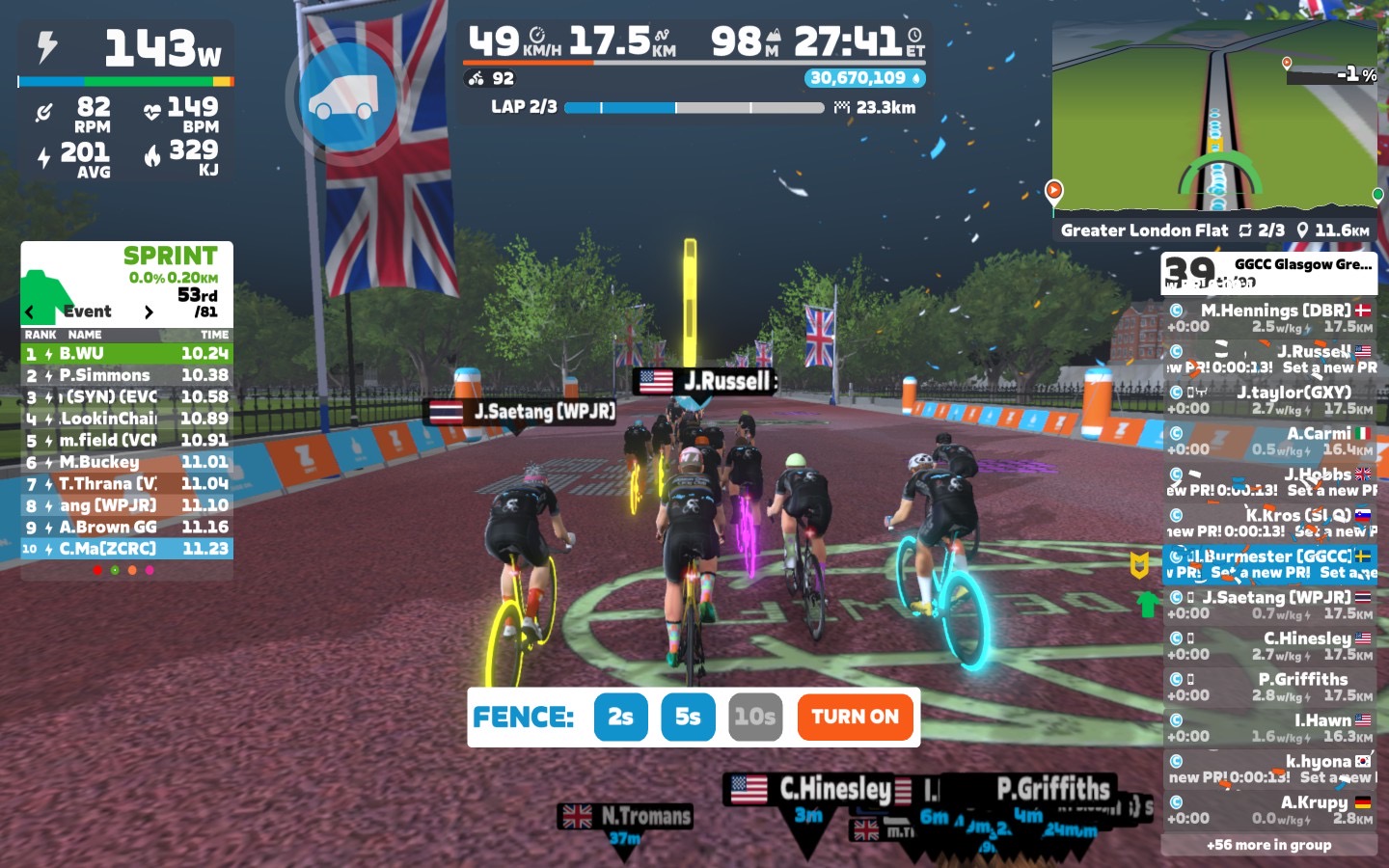Select M.Buckey leaderboard row
This screenshot has width=1389, height=868.
tap(126, 462)
